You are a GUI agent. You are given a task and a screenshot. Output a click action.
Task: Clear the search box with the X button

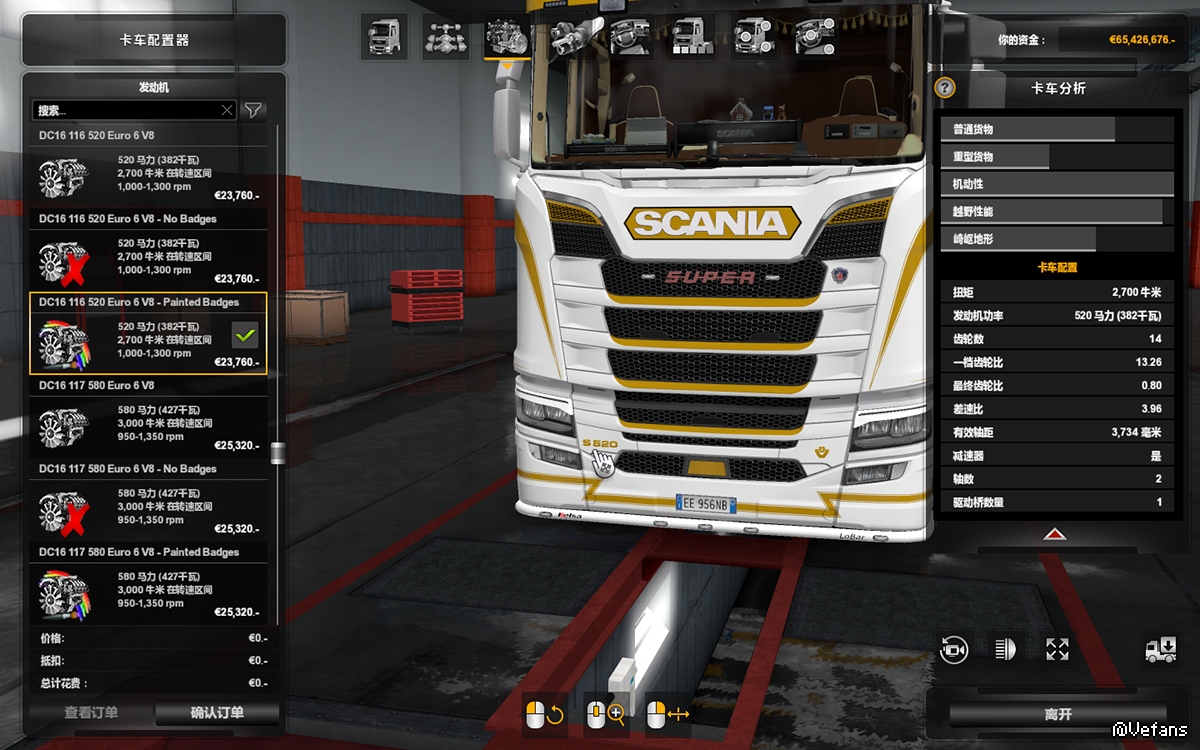click(x=227, y=110)
